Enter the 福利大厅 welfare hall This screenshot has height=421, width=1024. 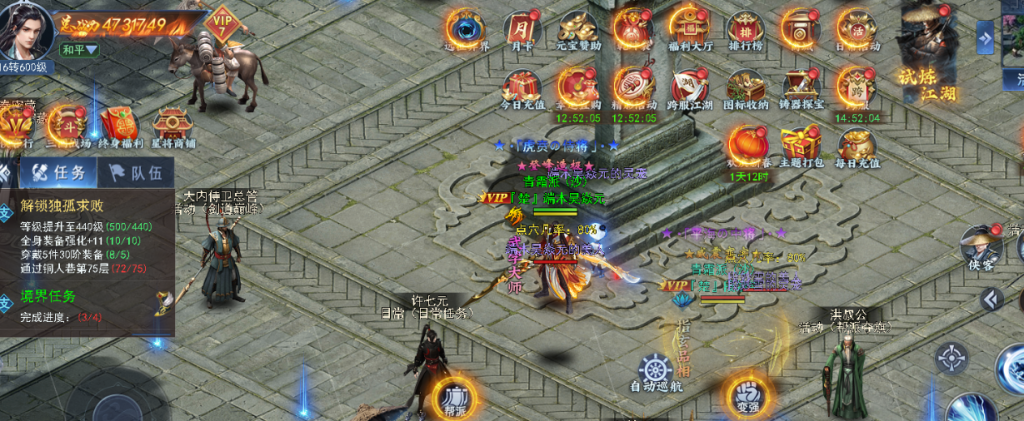coord(689,27)
